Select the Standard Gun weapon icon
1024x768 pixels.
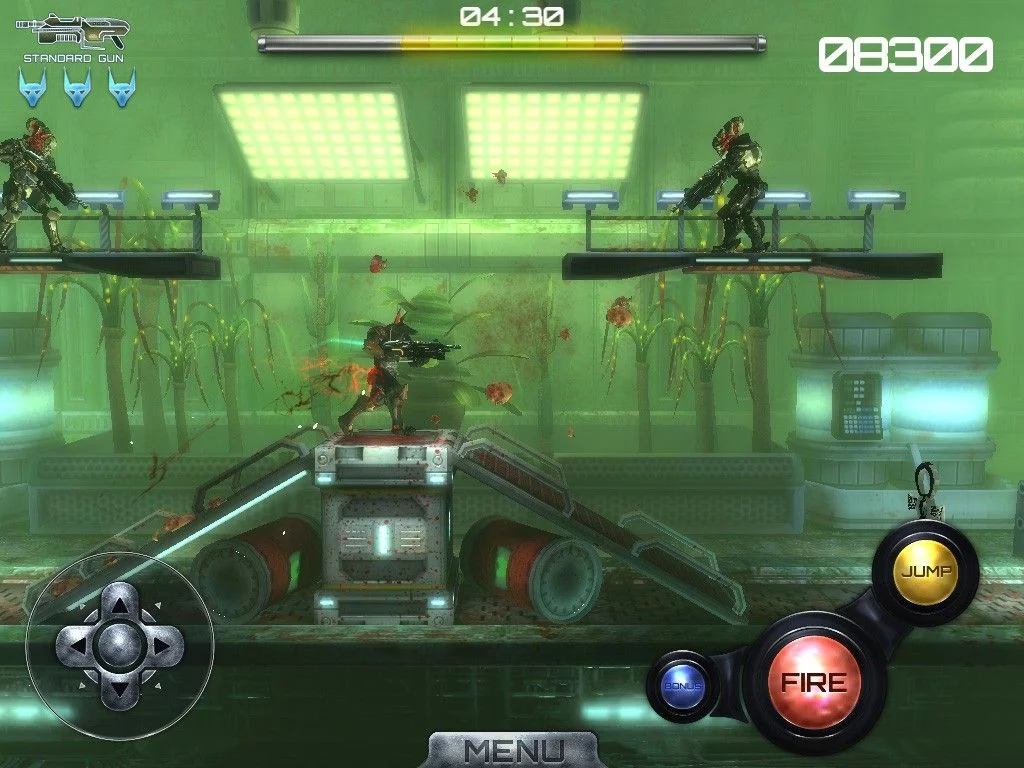tap(73, 32)
